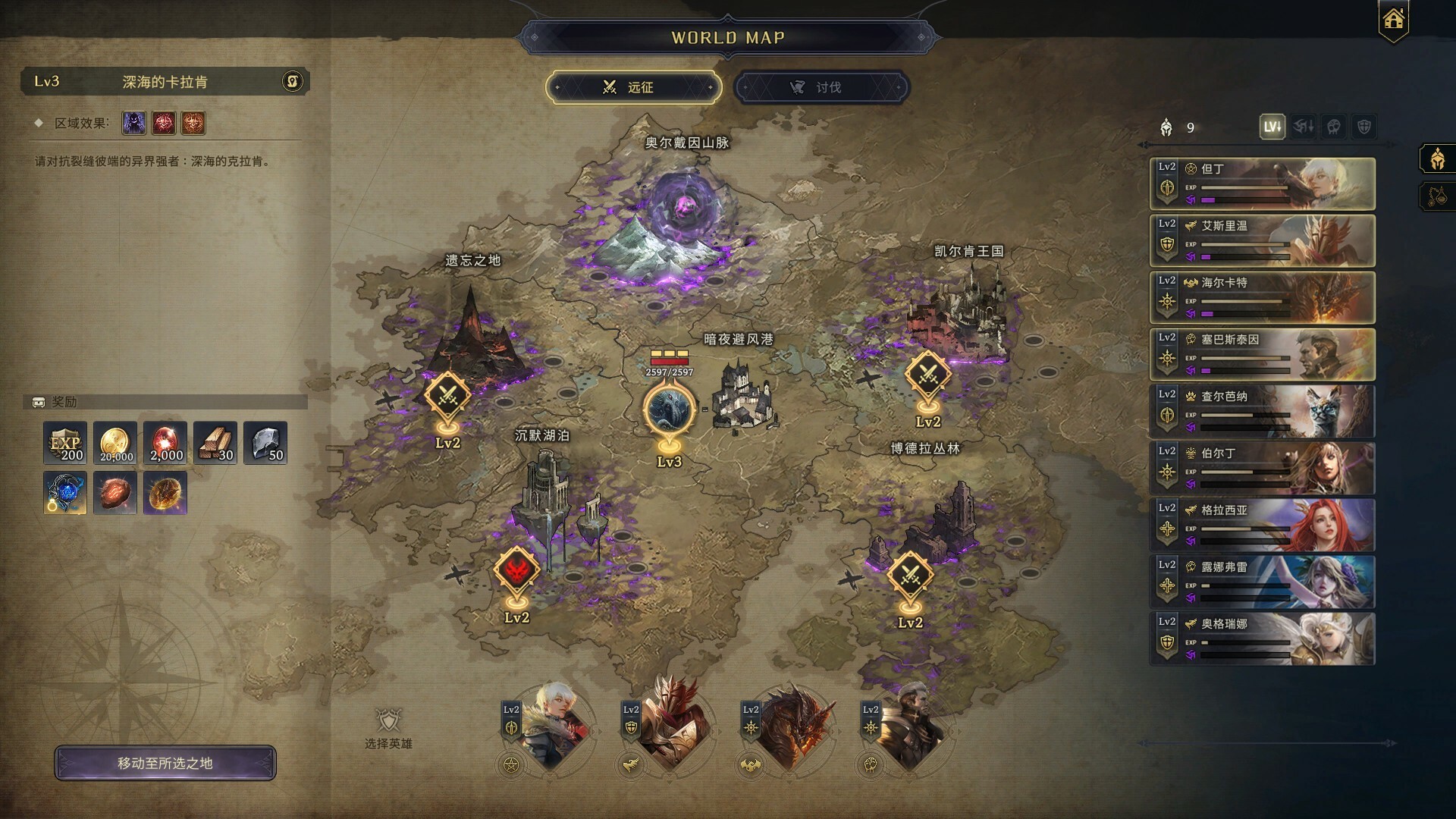Choose hero 奥格瑞娜 from the roster list

pos(1262,639)
